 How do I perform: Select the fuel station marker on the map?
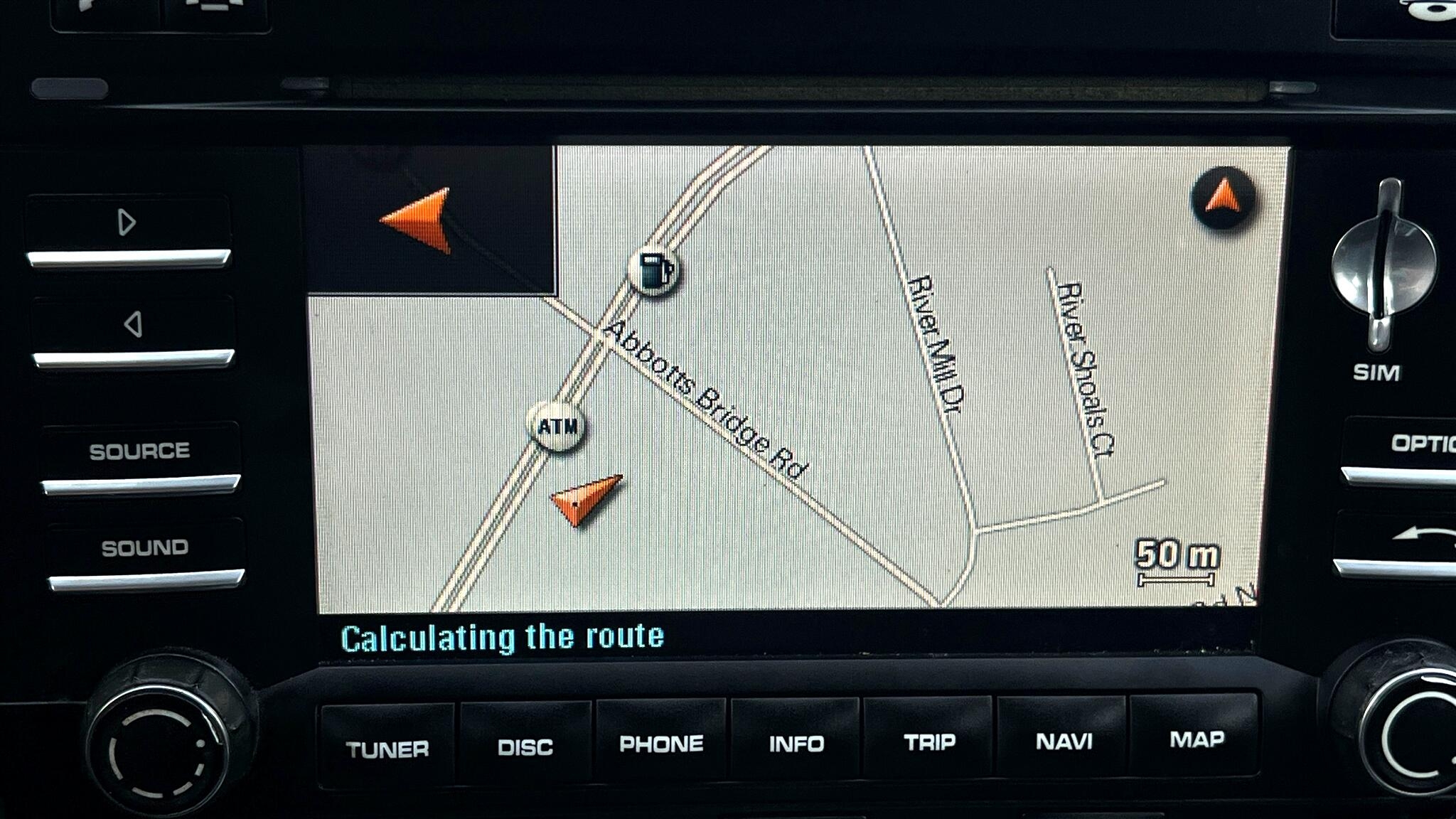click(653, 271)
